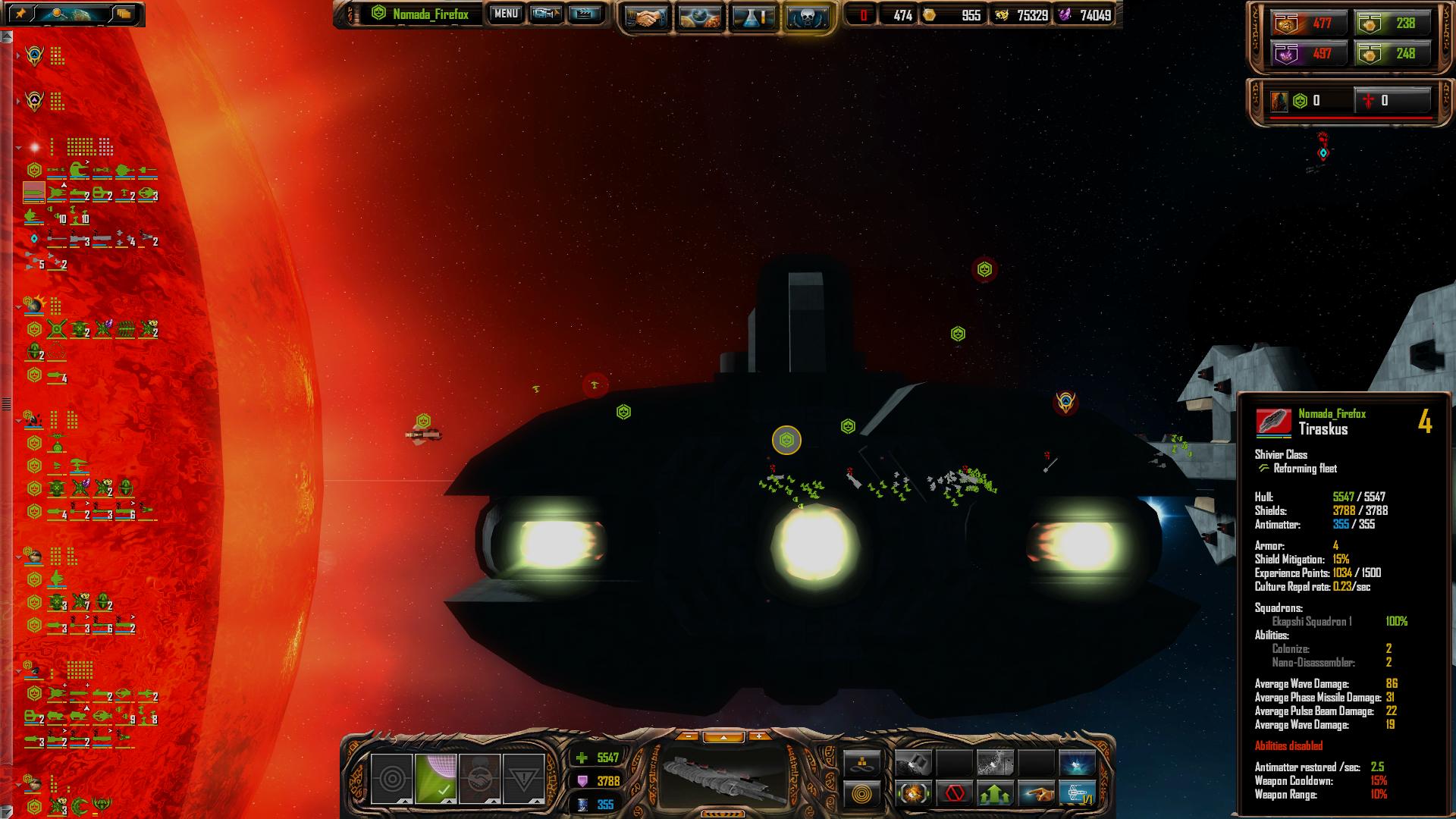Open the target circle tactics panel
The height and width of the screenshot is (819, 1456).
pos(392,779)
